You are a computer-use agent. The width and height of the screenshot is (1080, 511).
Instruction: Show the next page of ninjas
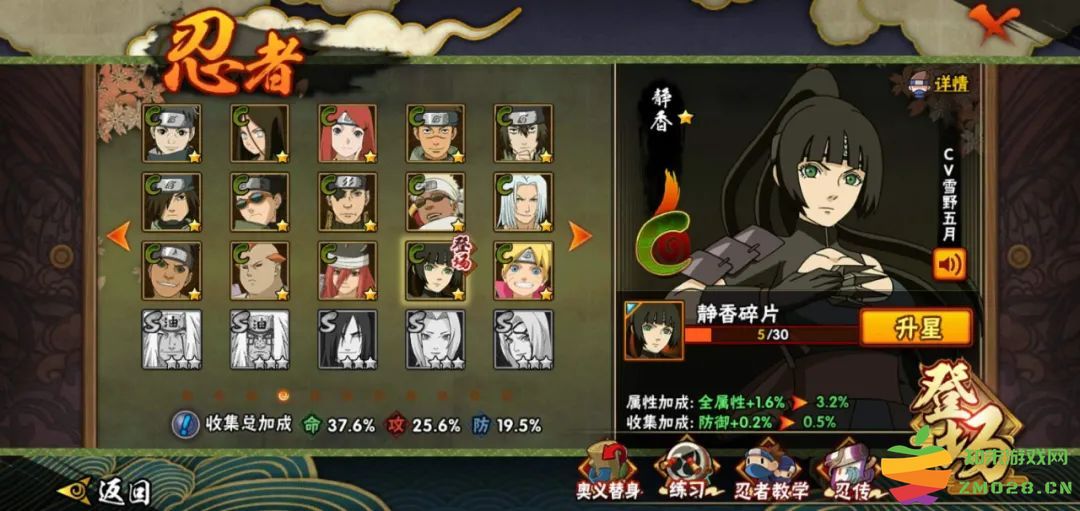[580, 236]
